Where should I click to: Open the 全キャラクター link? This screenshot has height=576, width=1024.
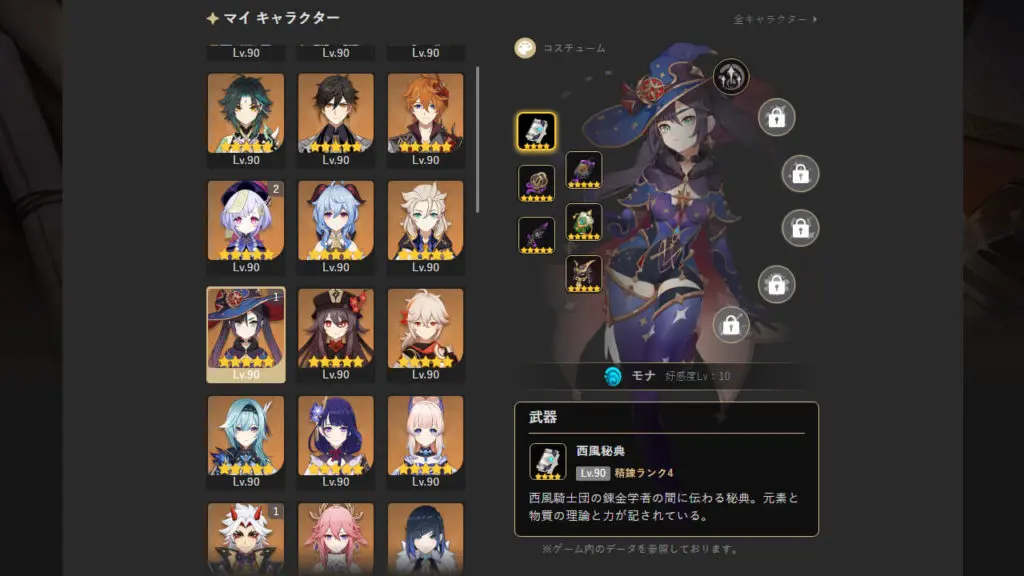775,19
